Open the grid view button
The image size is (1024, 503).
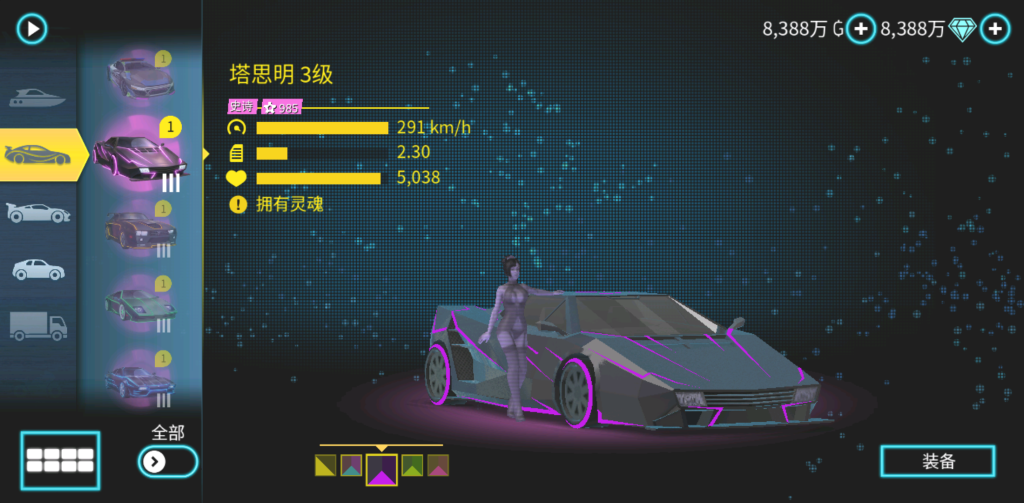(60, 460)
